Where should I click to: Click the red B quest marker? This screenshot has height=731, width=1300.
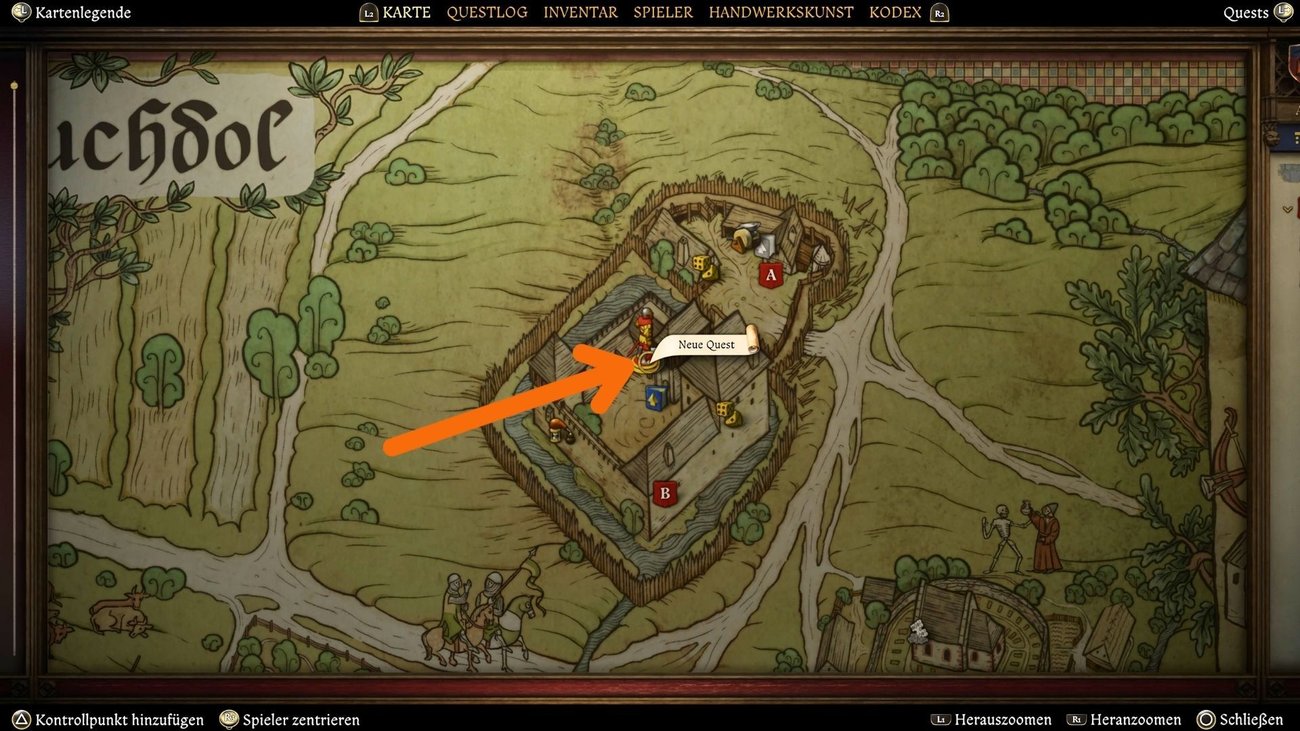tap(665, 491)
